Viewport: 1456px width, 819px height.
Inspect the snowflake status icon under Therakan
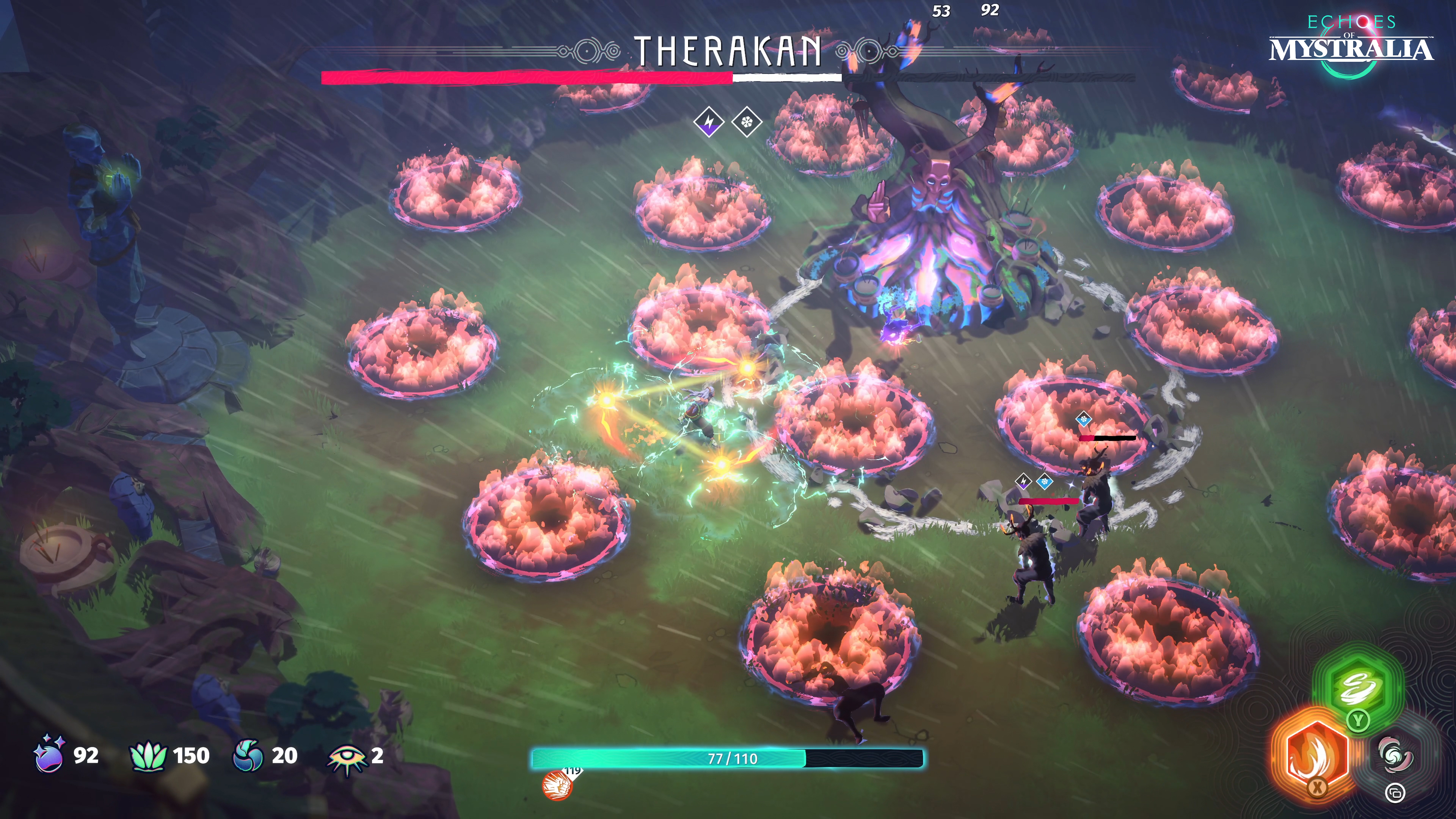click(747, 121)
